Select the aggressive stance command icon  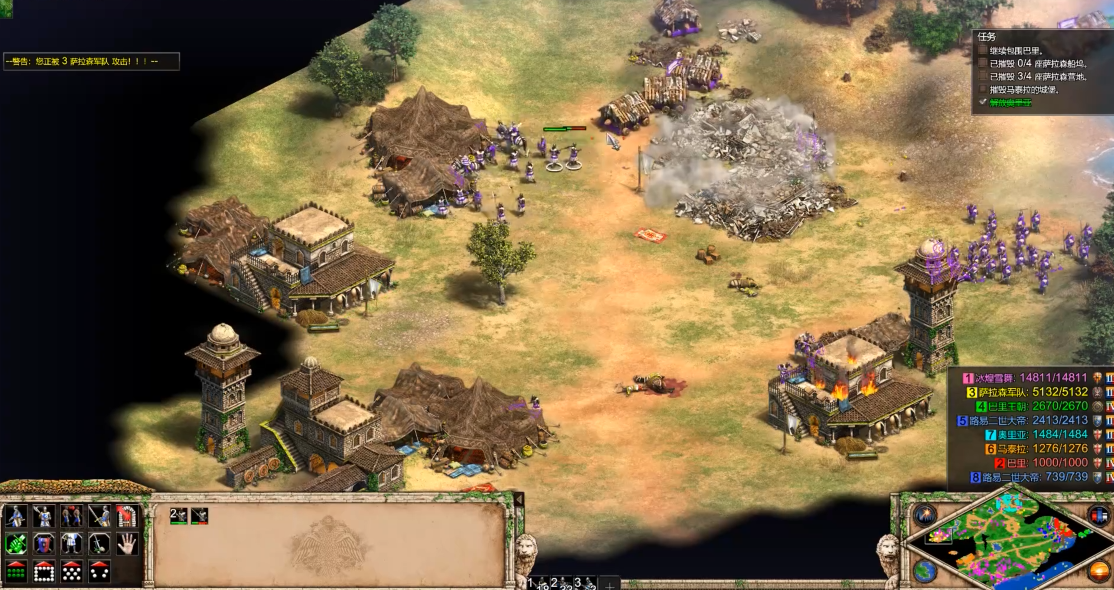pyautogui.click(x=15, y=517)
